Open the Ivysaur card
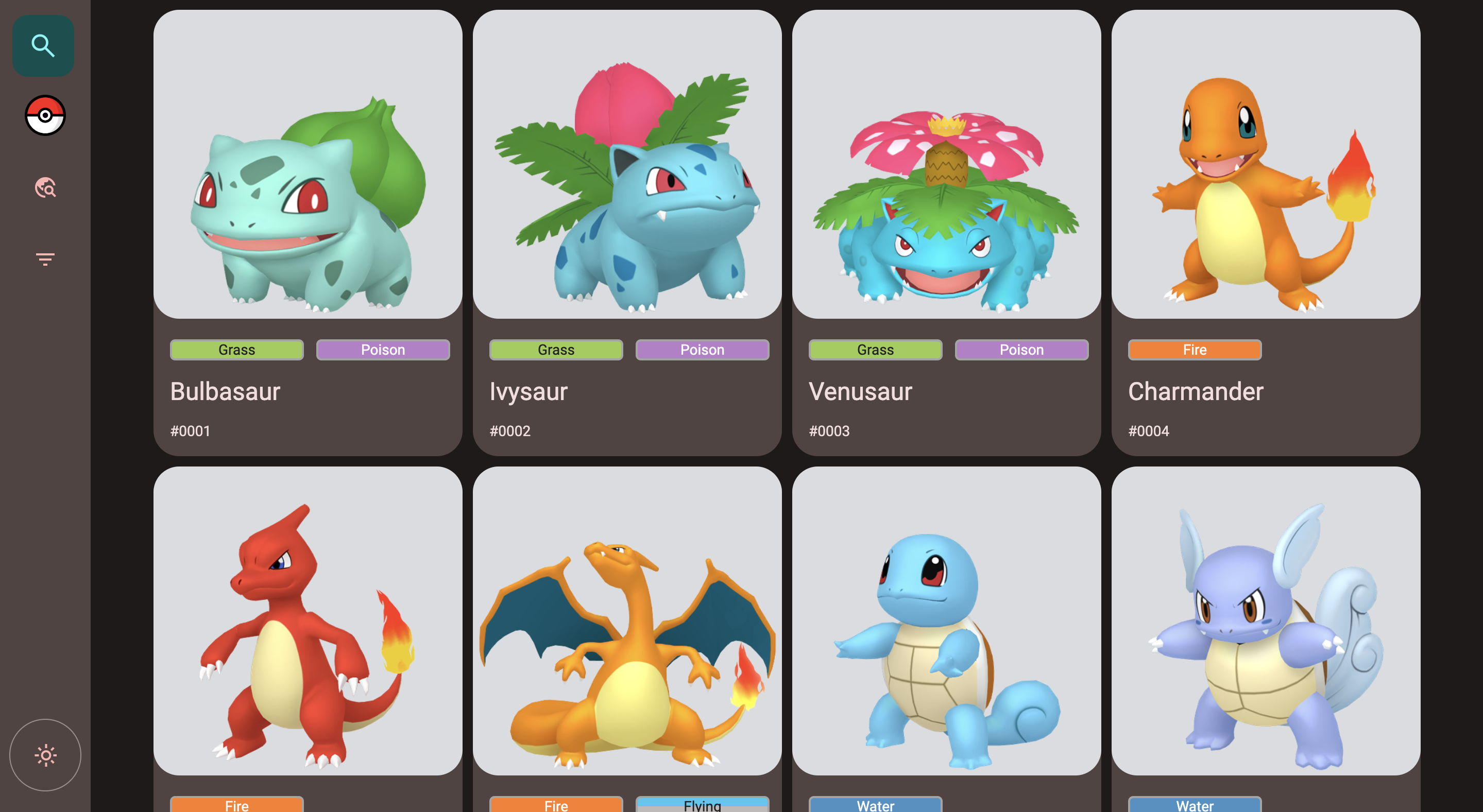The height and width of the screenshot is (812, 1483). (626, 230)
